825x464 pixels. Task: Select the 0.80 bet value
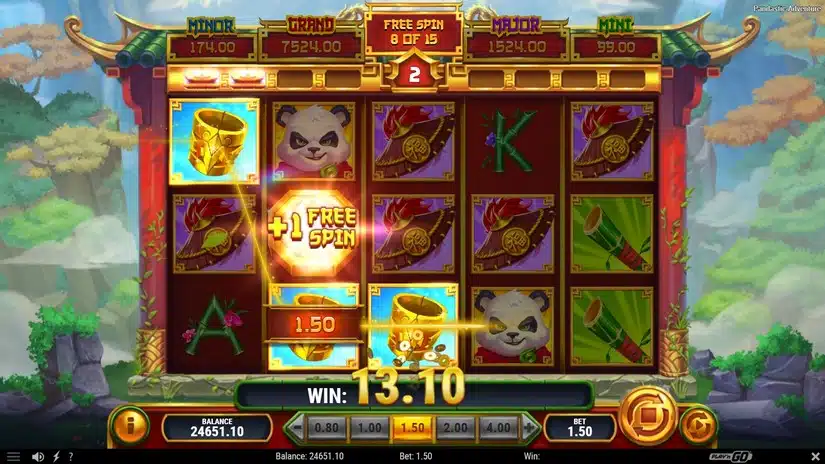tap(326, 428)
